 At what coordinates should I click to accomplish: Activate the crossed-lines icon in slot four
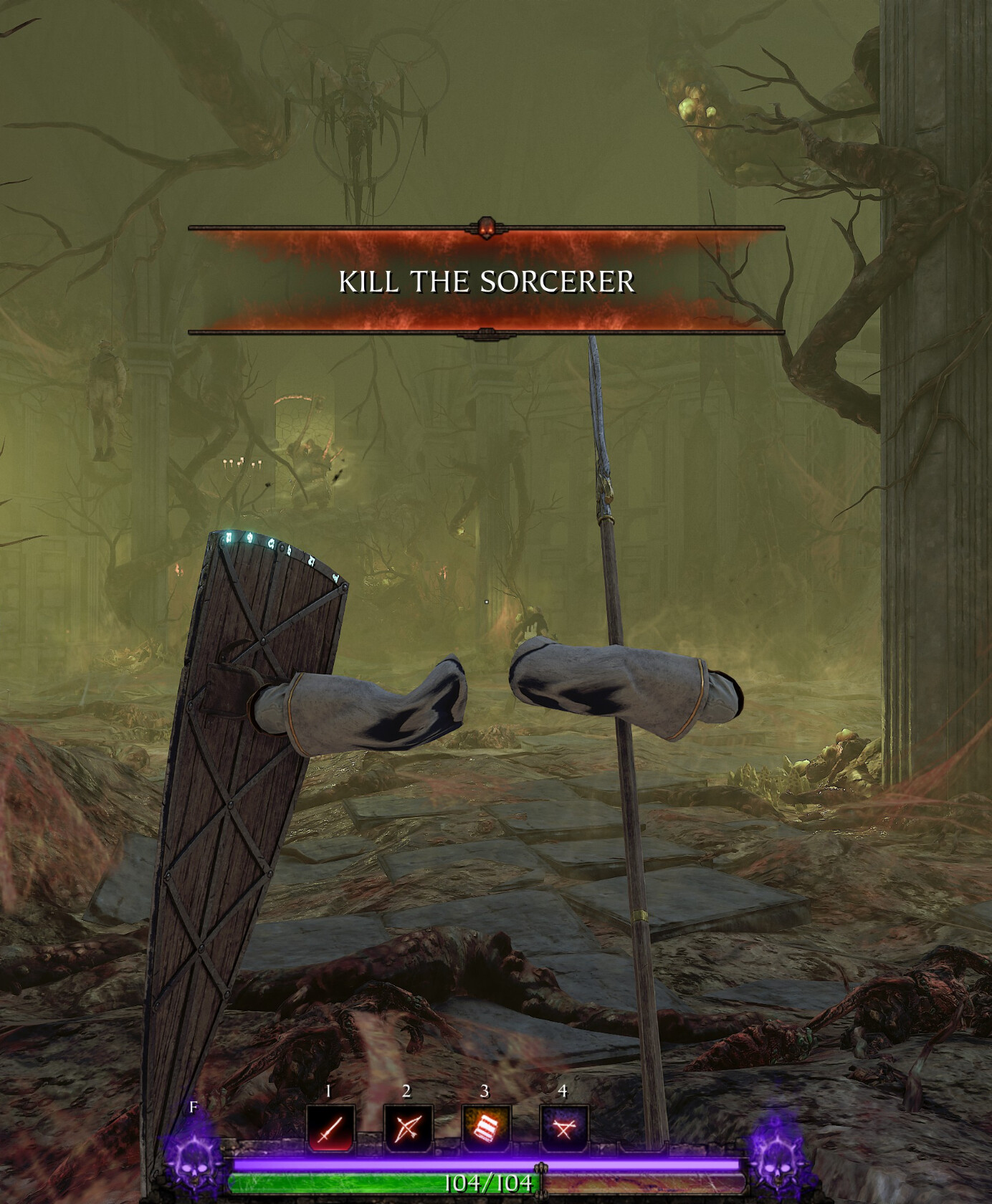[x=564, y=1129]
